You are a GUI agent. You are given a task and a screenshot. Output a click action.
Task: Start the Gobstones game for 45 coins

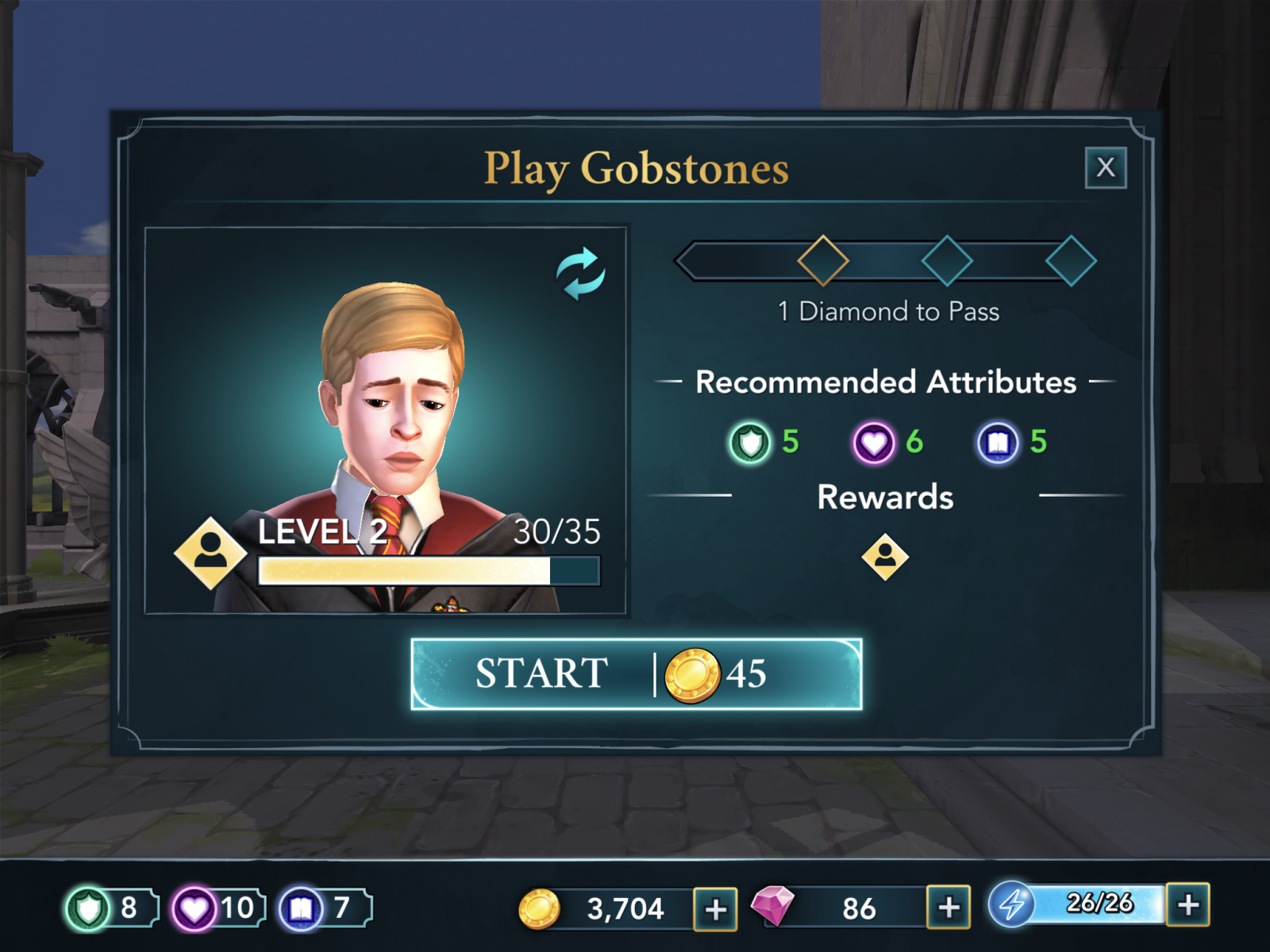point(636,674)
